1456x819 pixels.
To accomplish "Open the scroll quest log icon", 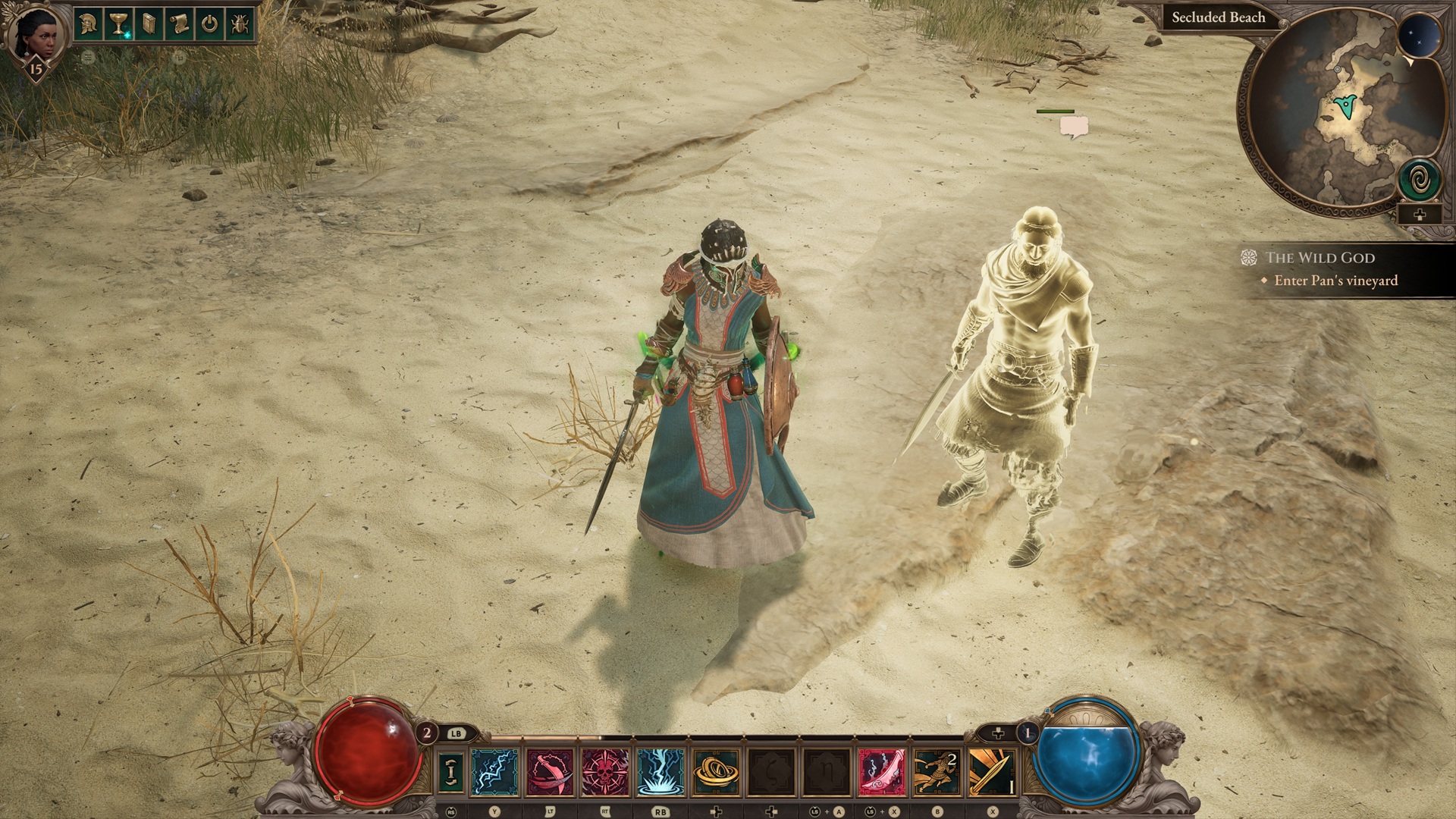I will coord(180,24).
